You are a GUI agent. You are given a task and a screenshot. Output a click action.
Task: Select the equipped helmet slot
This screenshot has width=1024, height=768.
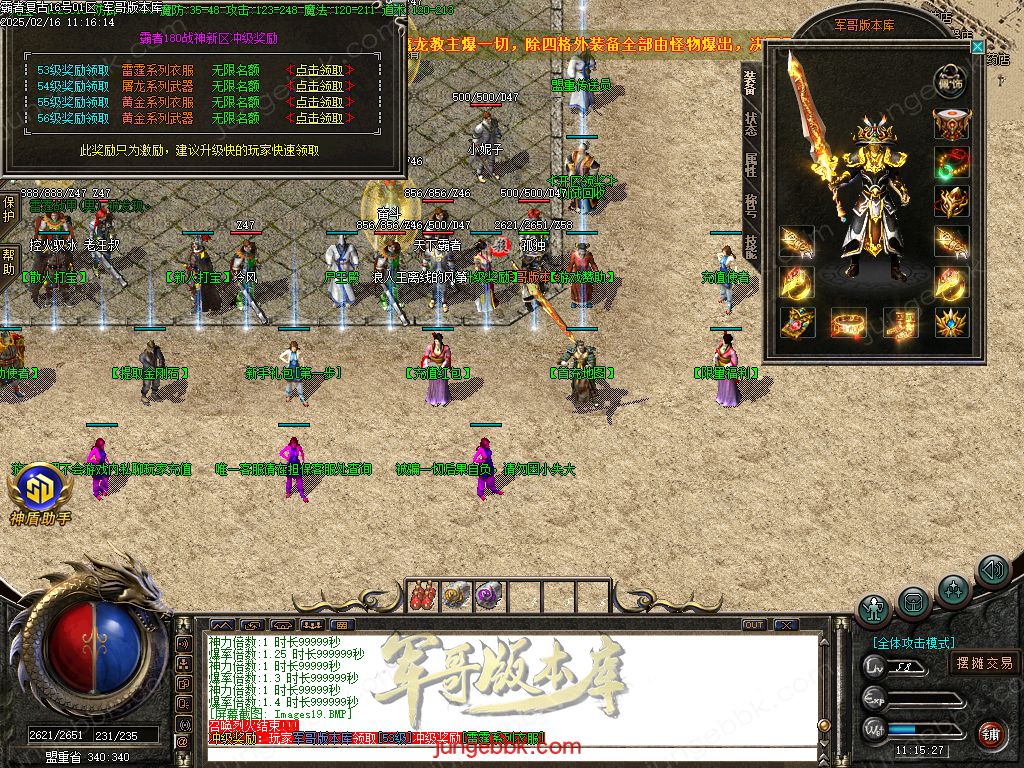tap(951, 124)
